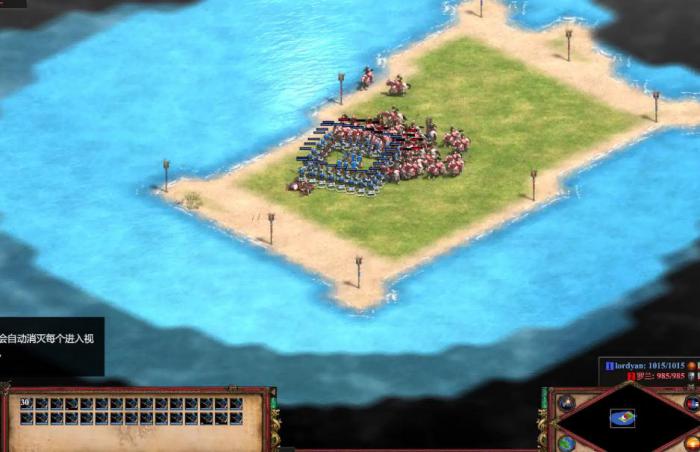Screen dimensions: 700x452
Task: Click the round button at the minimap's upper-left corner
Action: [x=567, y=402]
